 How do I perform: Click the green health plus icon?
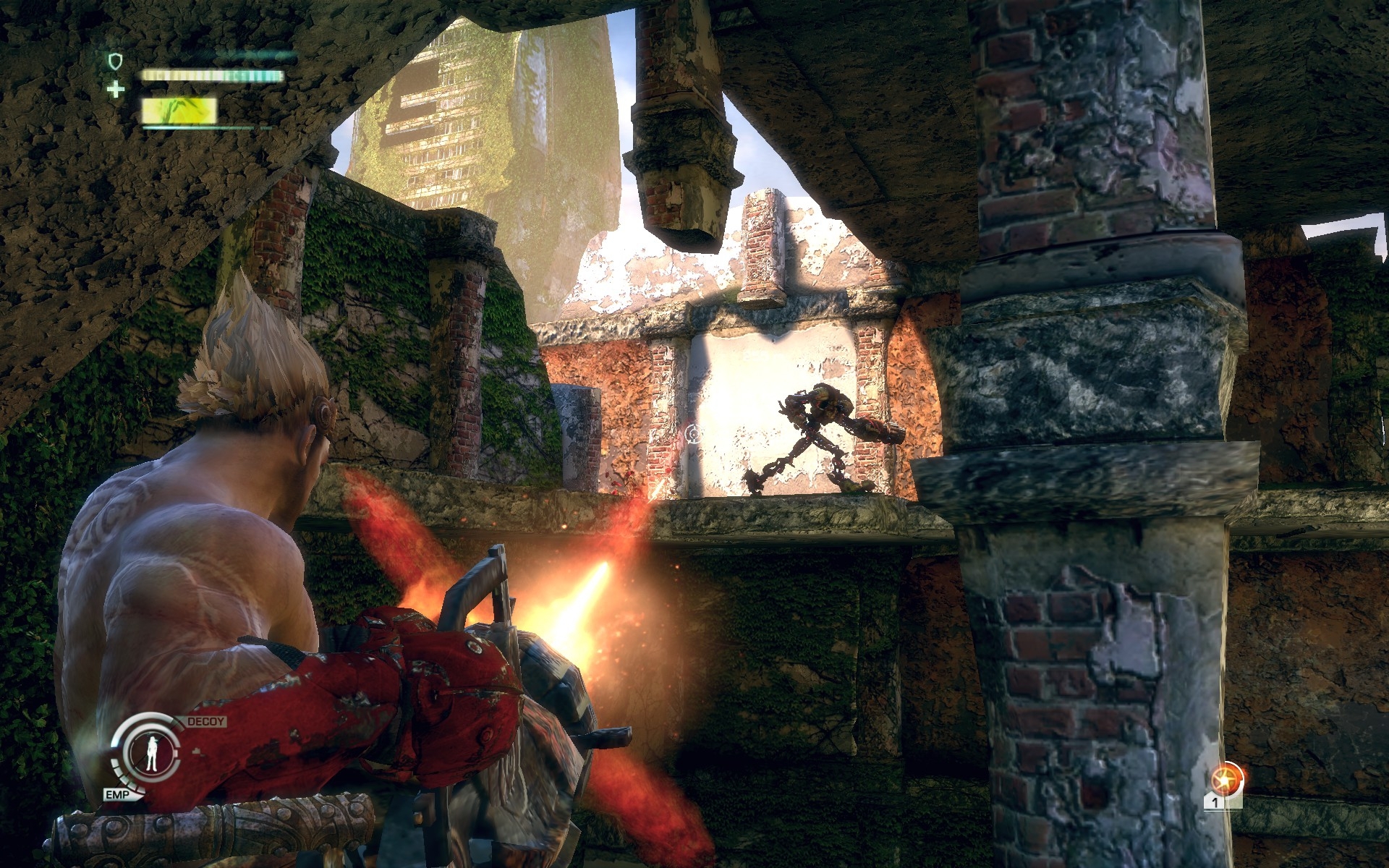pyautogui.click(x=114, y=90)
